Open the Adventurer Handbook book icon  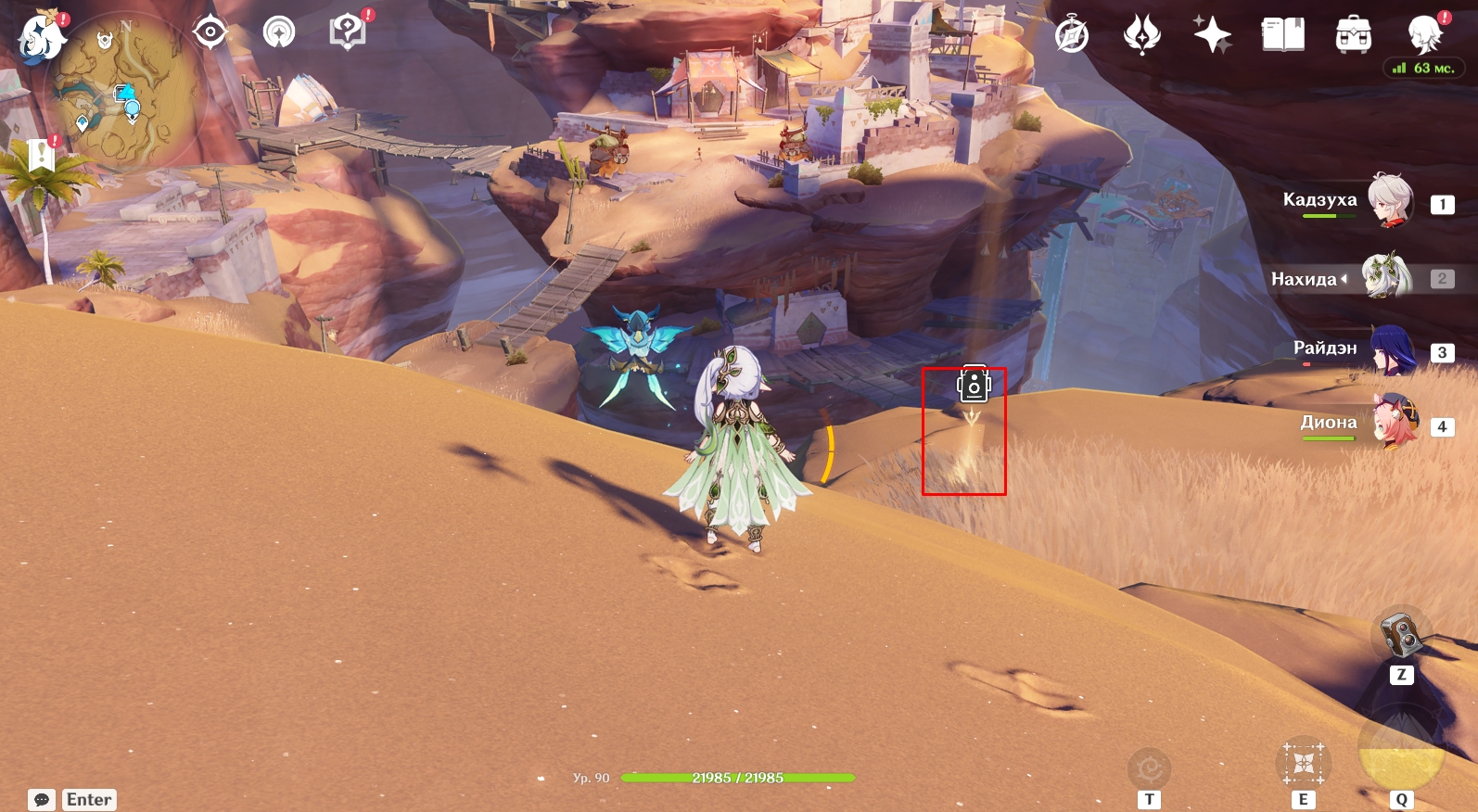click(x=1283, y=36)
